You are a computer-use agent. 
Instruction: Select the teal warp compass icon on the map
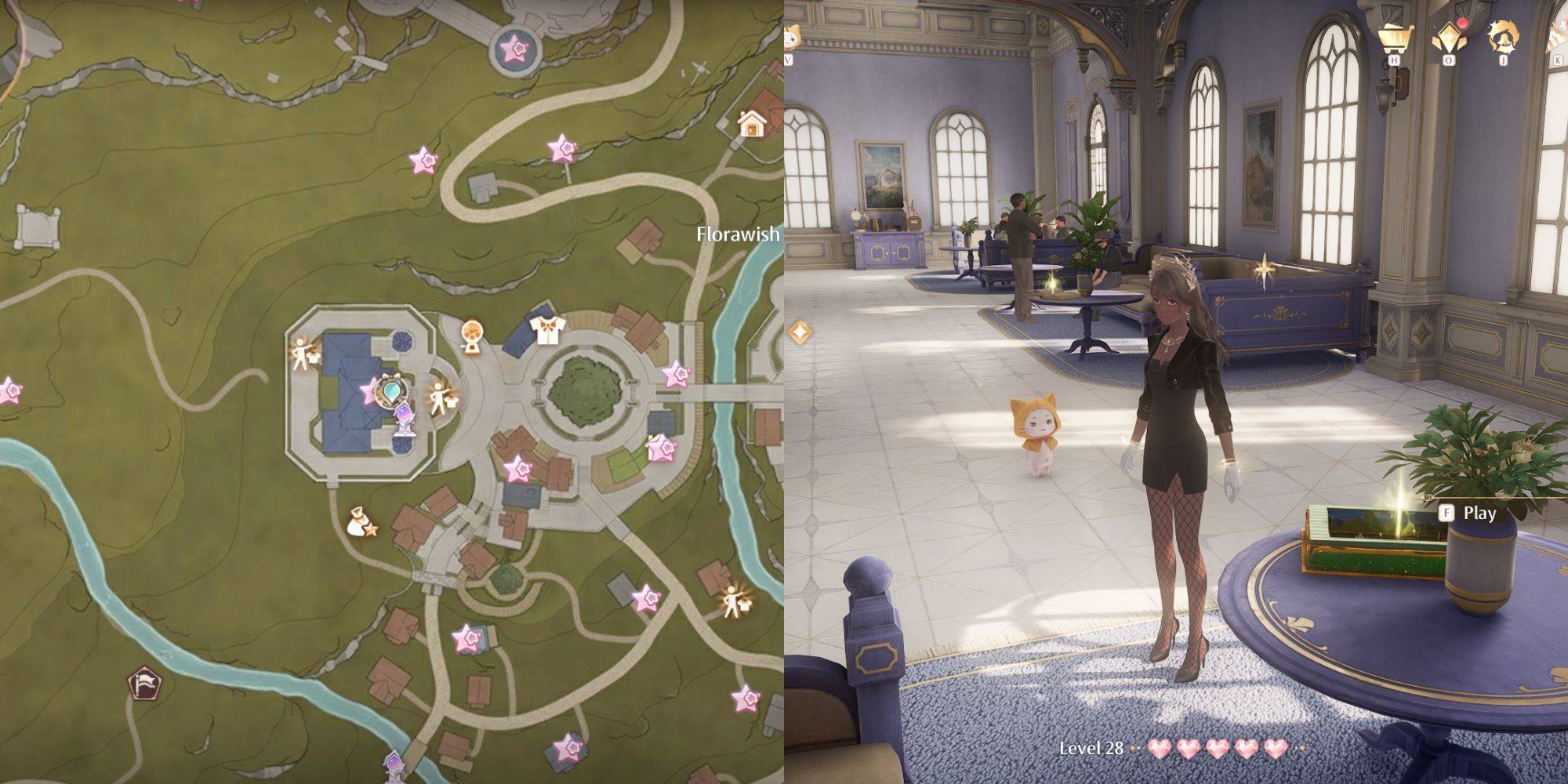[x=392, y=392]
